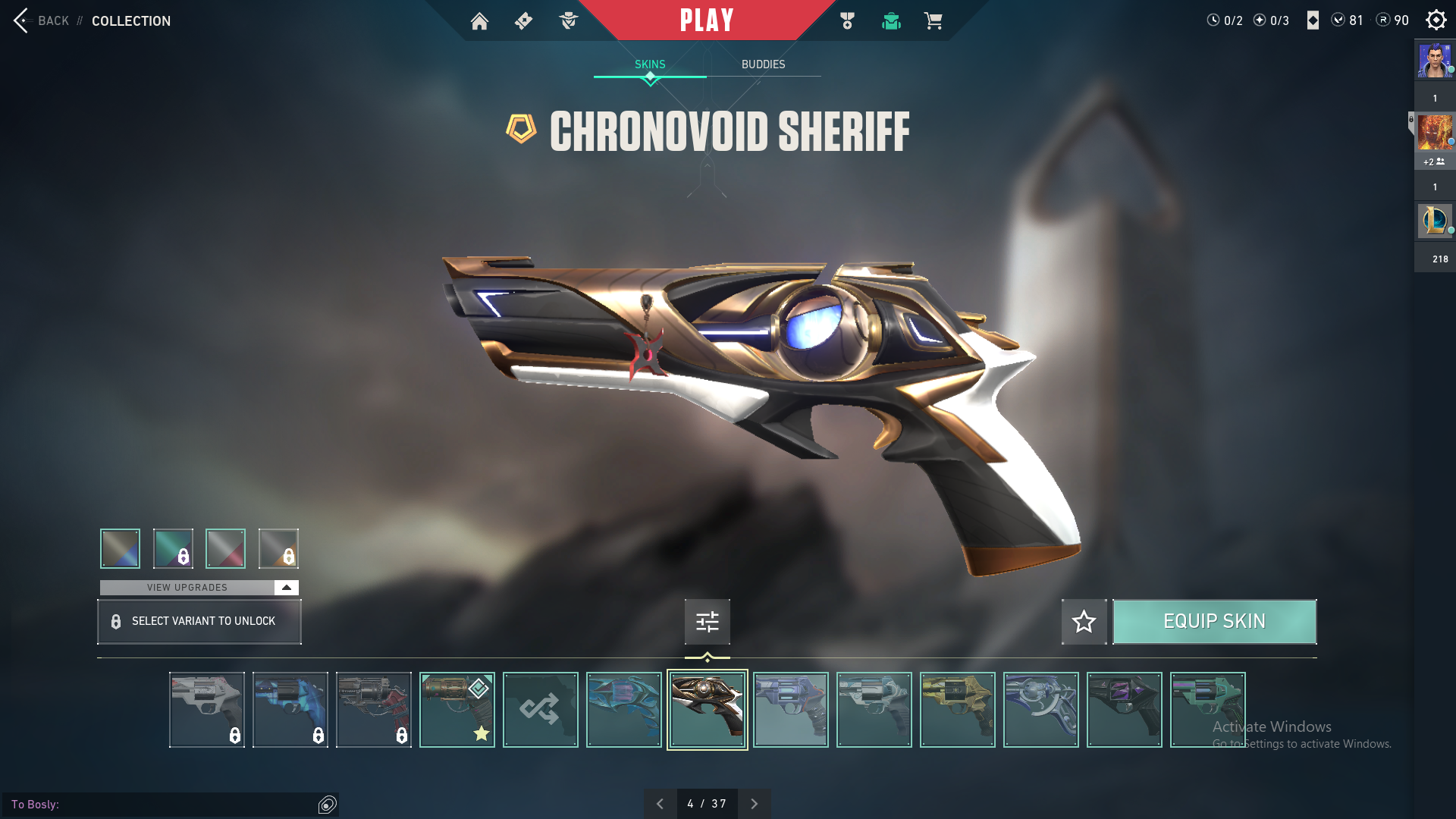Go to the next skin page arrow
This screenshot has height=819, width=1456.
[754, 804]
